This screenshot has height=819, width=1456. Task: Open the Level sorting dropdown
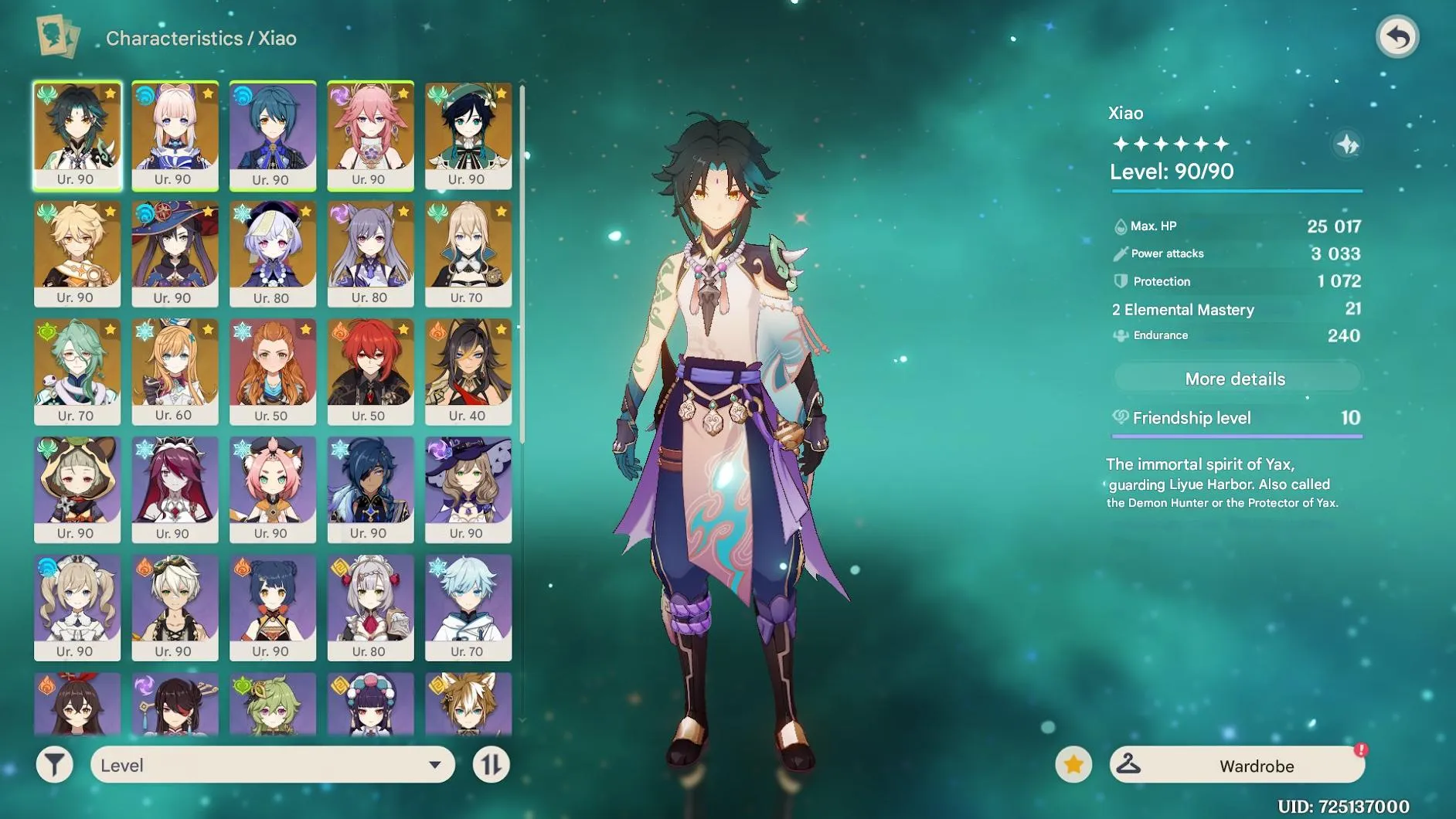[270, 765]
